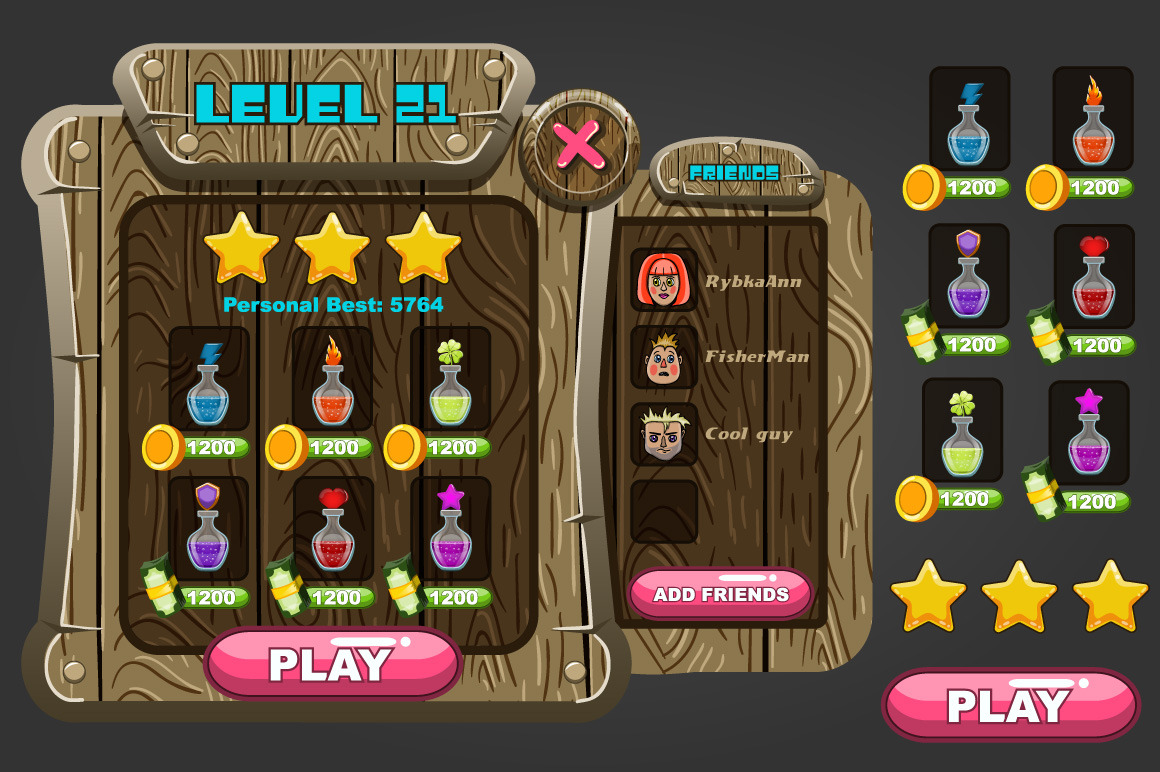1160x772 pixels.
Task: Select the red heart potion in the Level 21 panel
Action: click(x=332, y=530)
